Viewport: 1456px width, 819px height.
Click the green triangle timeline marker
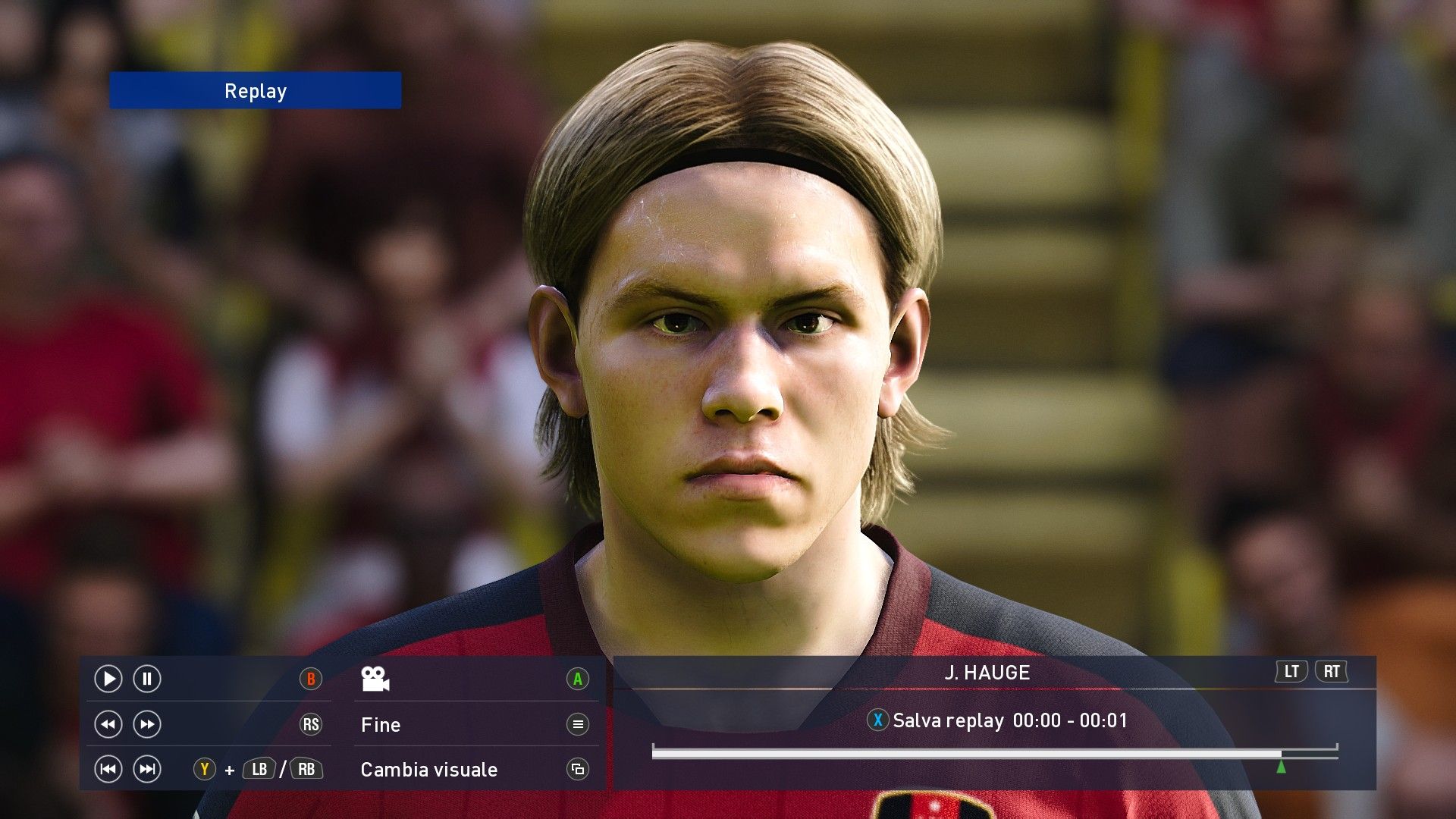1281,767
